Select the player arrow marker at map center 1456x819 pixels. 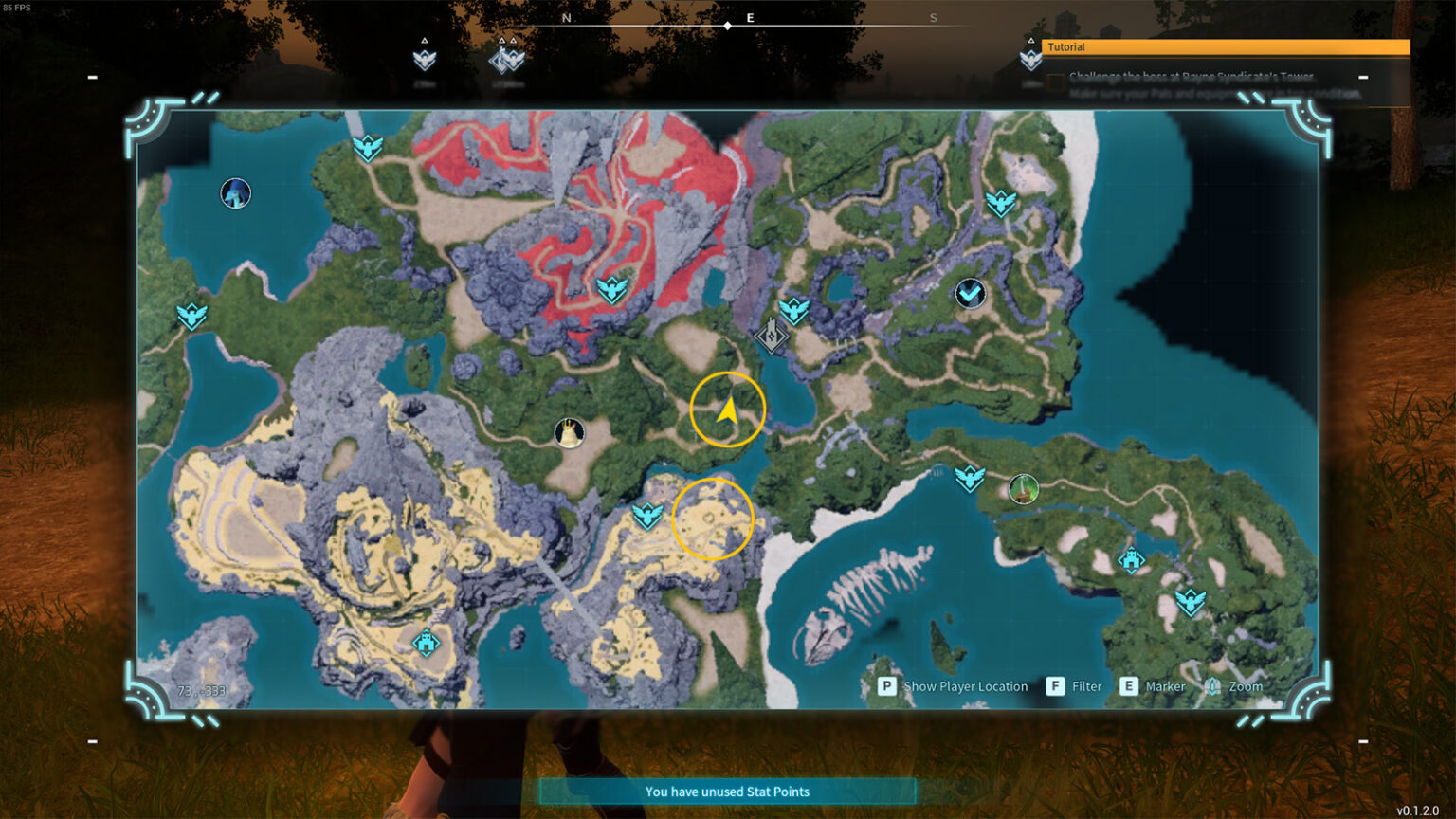click(x=728, y=408)
